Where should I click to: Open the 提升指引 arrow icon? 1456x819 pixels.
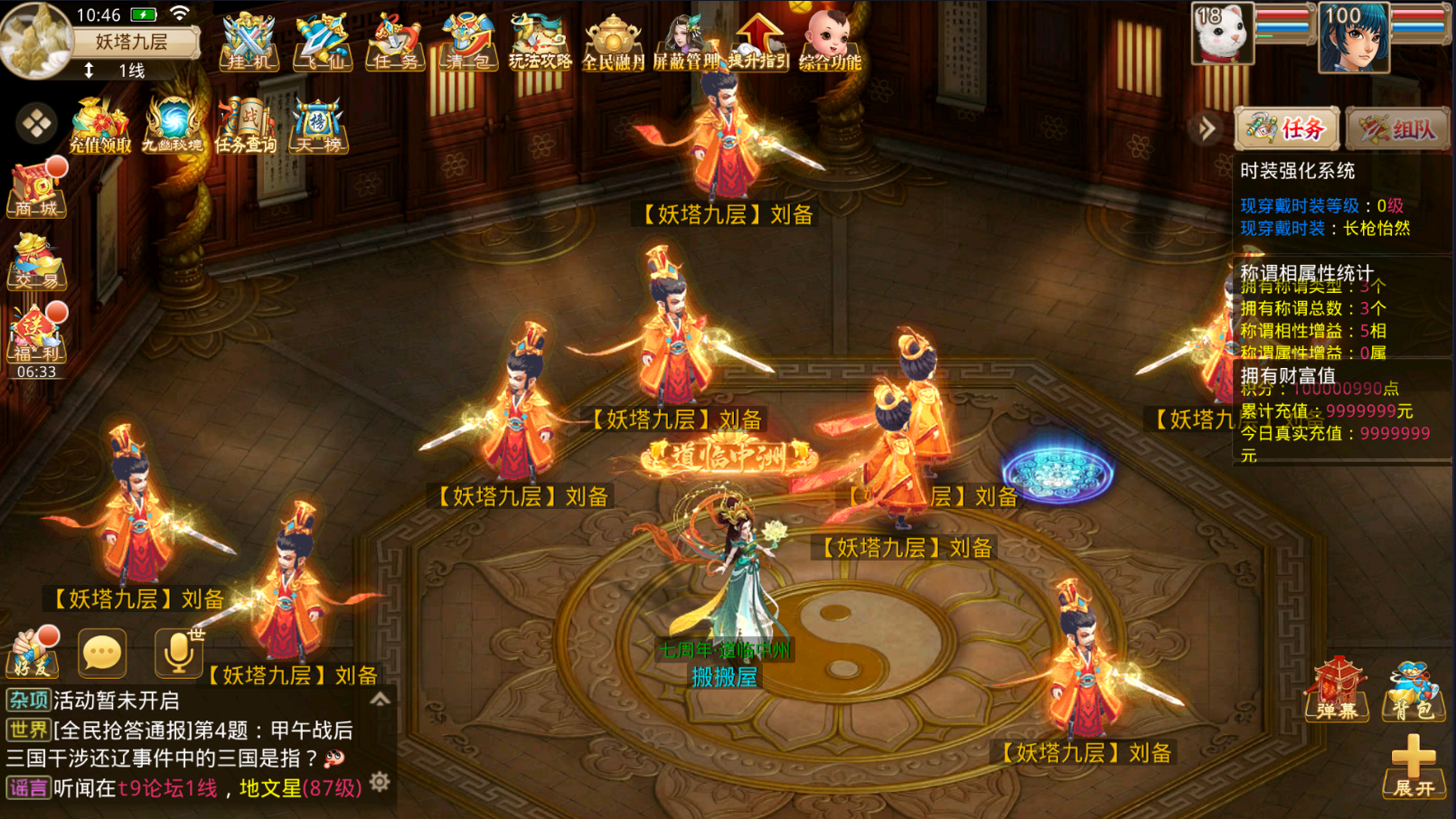pos(758,42)
